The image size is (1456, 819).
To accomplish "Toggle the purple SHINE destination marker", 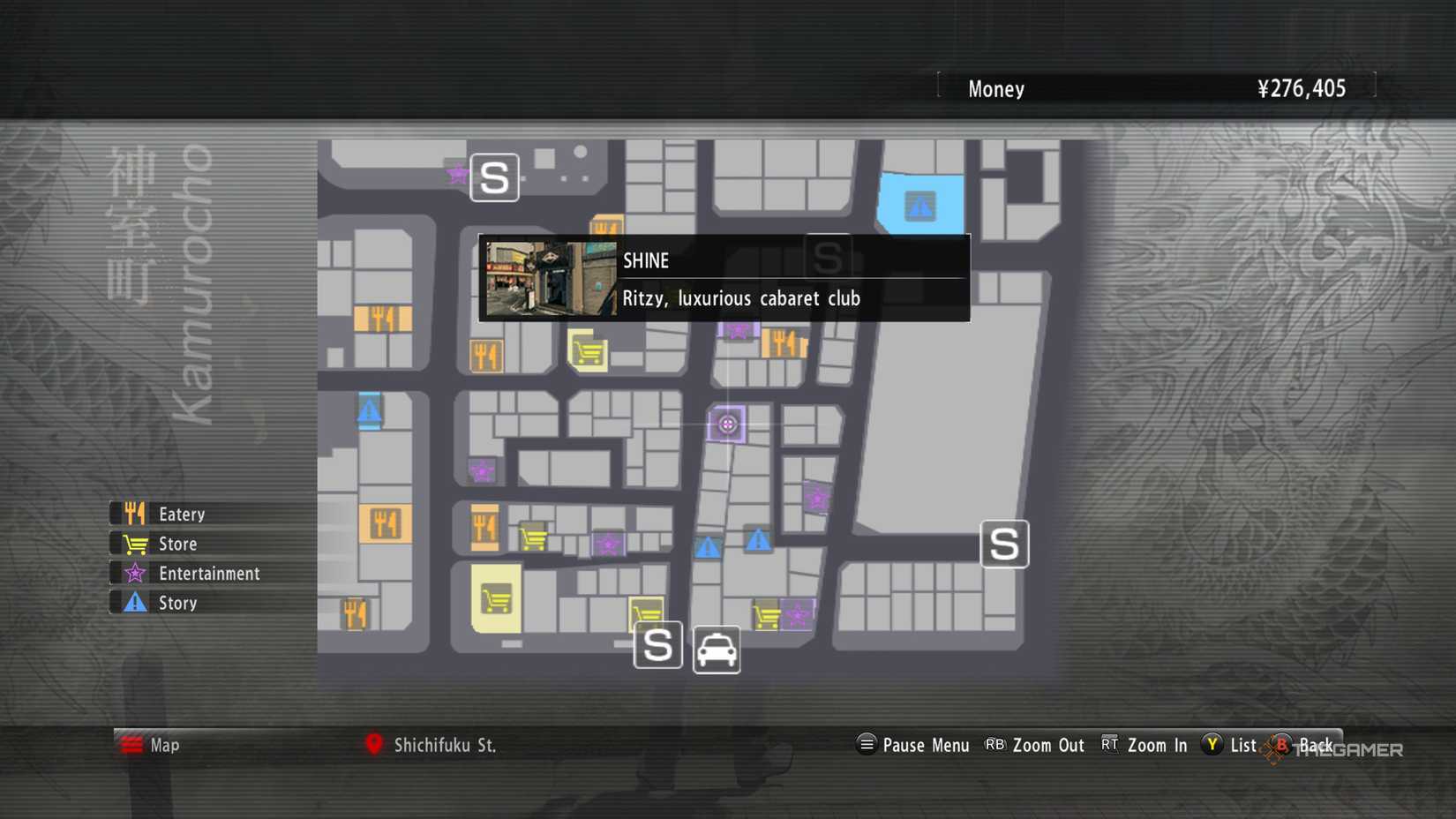I will (x=728, y=424).
